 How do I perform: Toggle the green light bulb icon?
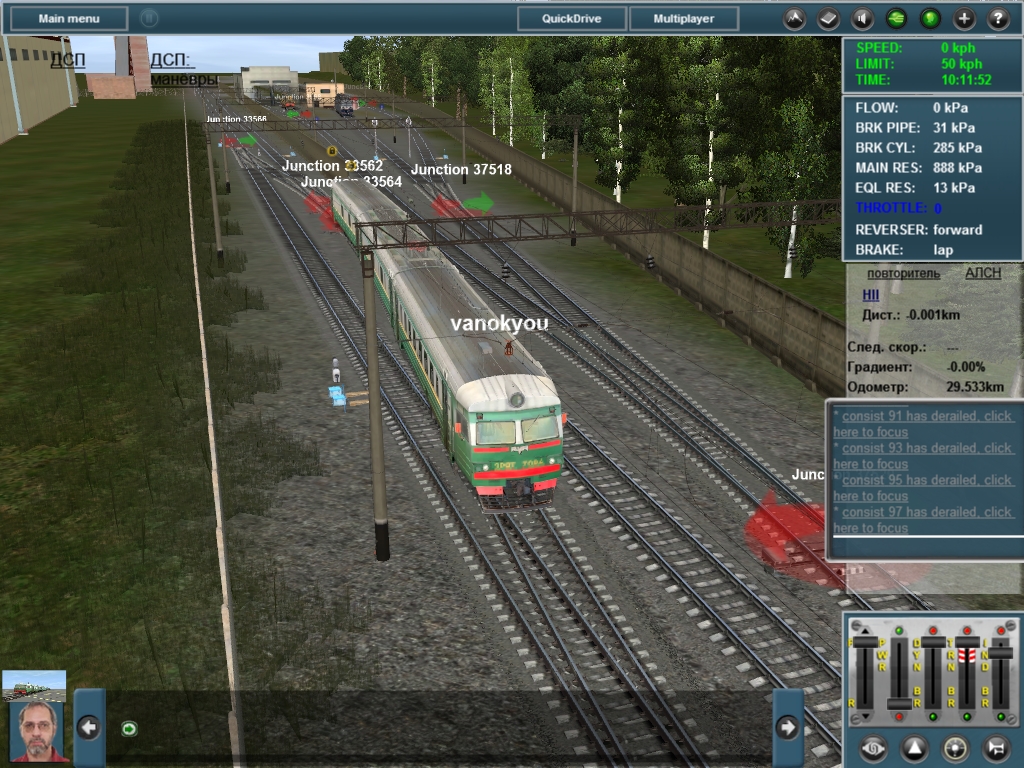coord(930,18)
